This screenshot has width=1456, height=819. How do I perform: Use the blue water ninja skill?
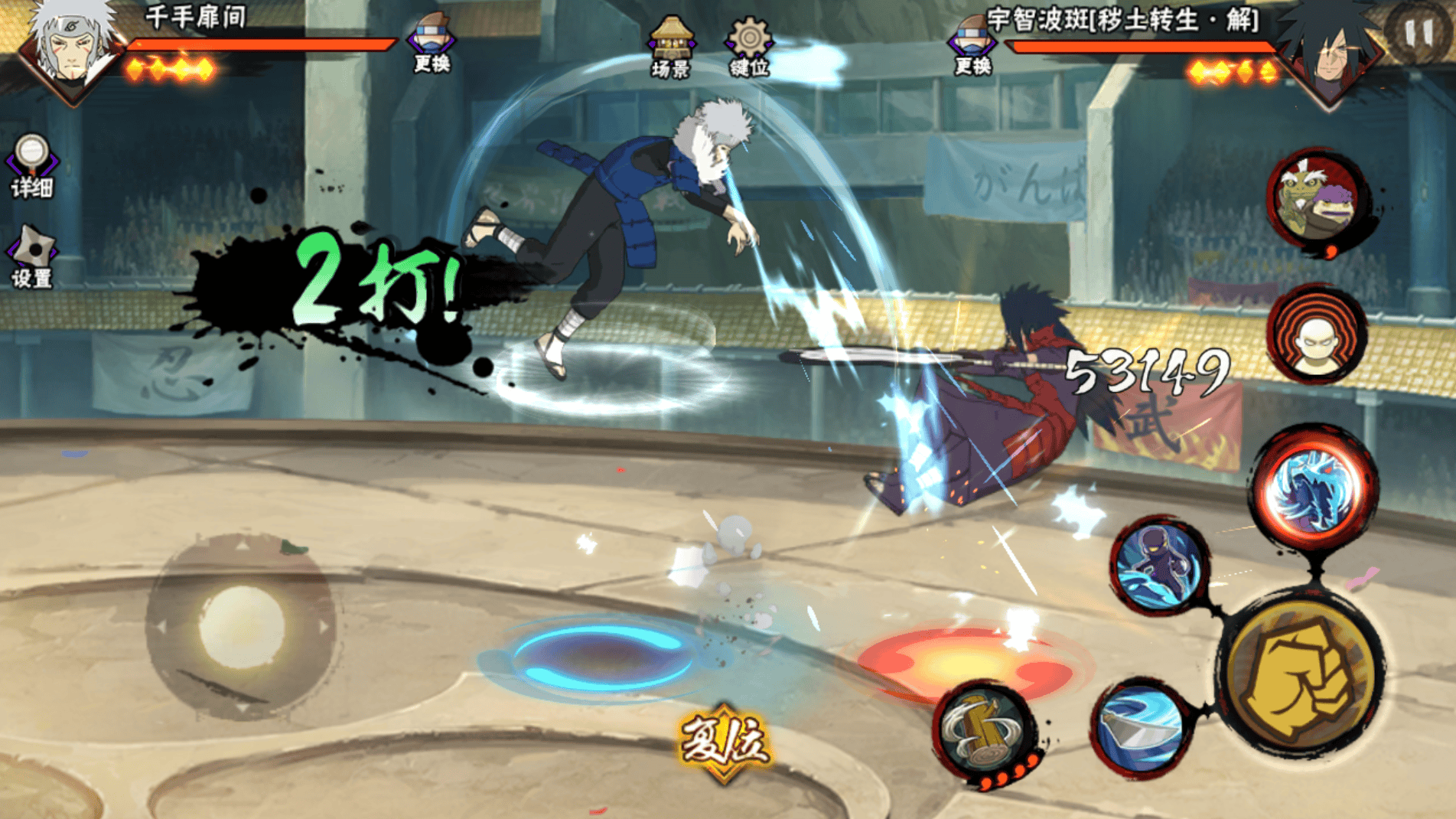1160,565
